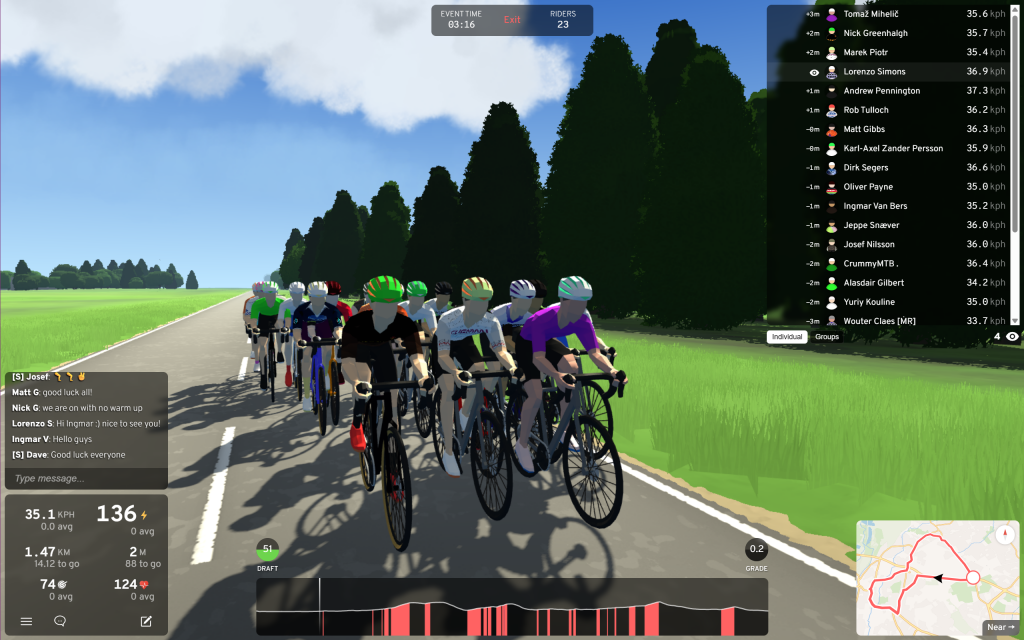Click the compass icon on the minimap
The width and height of the screenshot is (1024, 640).
coord(1005,534)
